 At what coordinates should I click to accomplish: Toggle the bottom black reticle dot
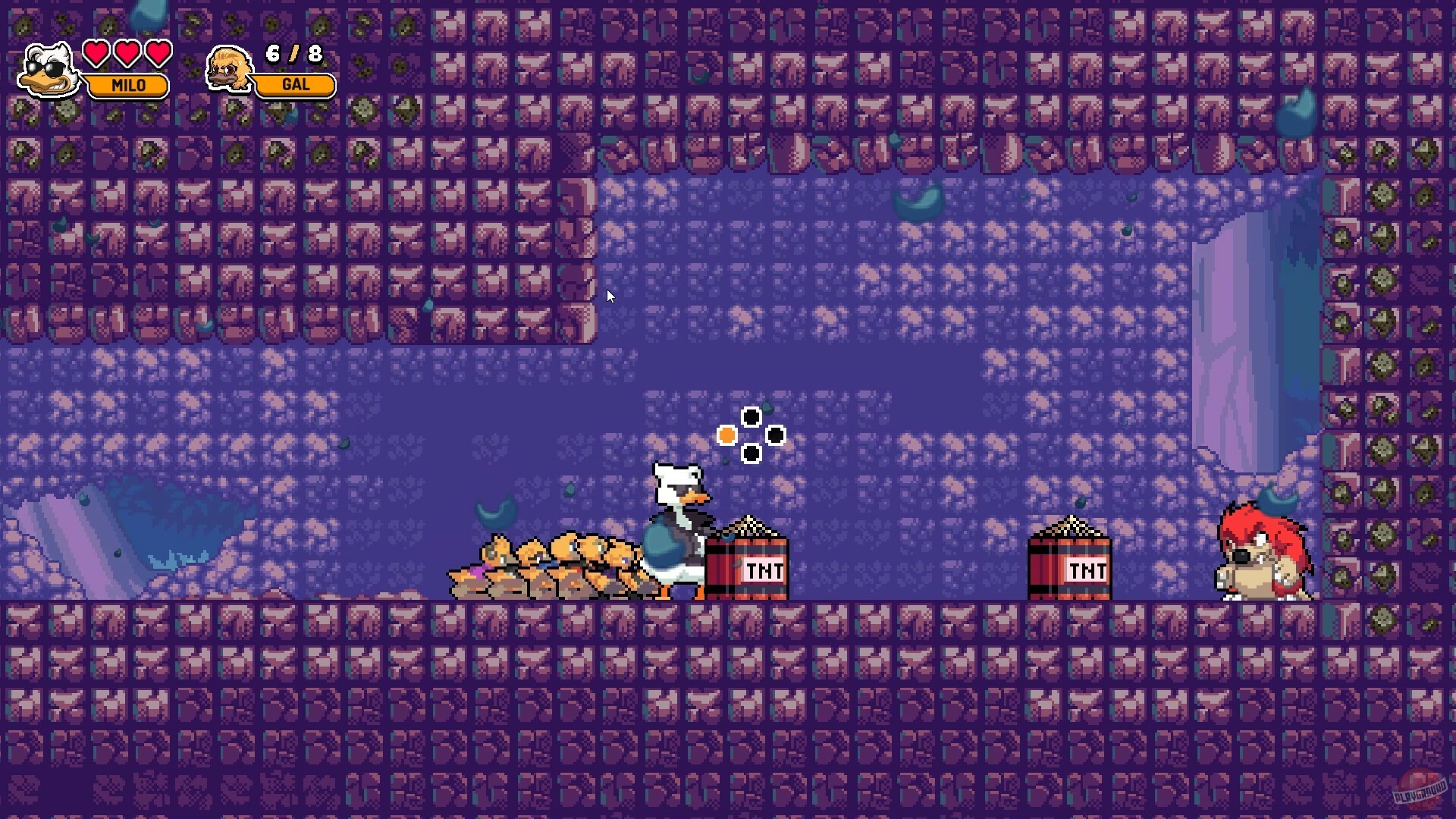pos(752,454)
